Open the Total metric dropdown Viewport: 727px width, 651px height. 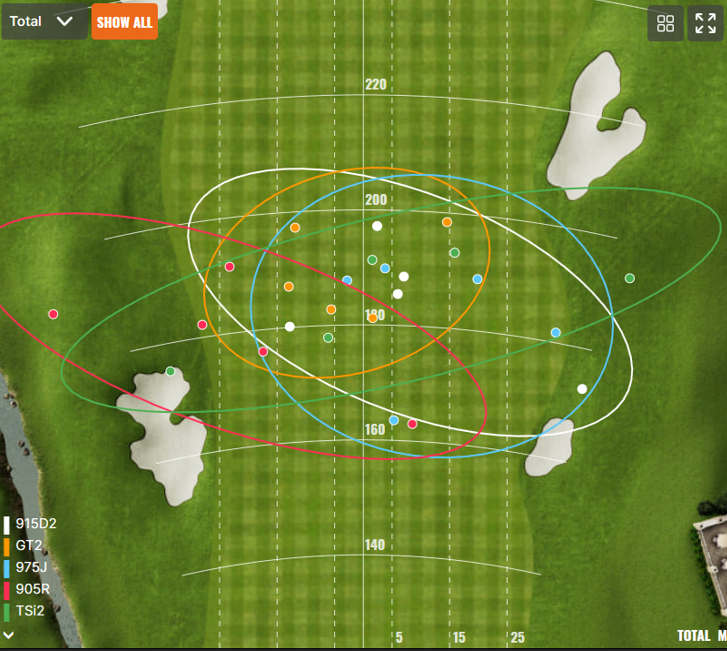pos(43,21)
